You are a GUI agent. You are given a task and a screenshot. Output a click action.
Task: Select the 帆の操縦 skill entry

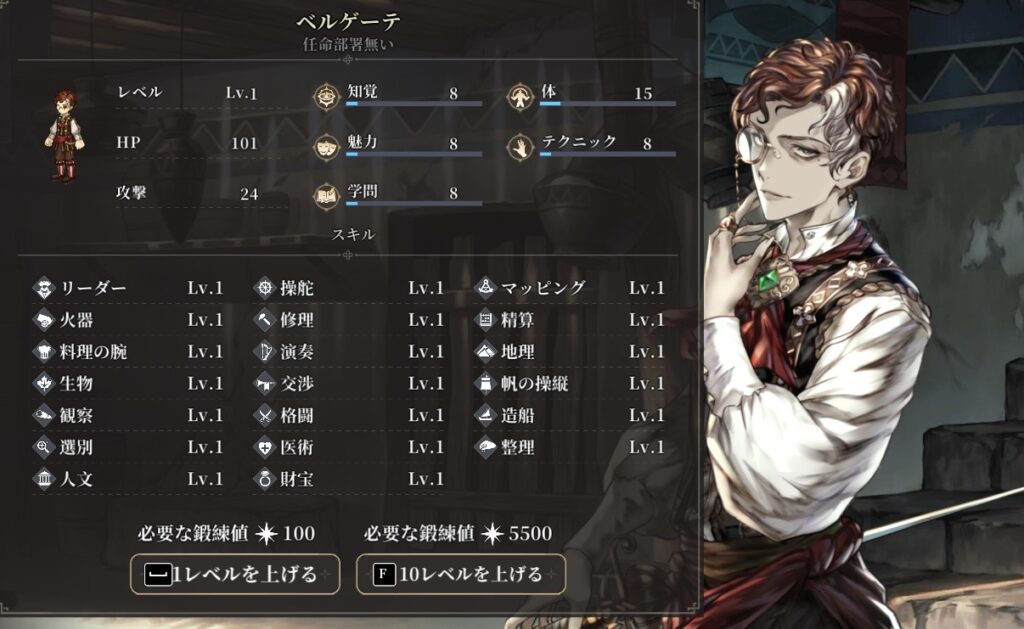[568, 384]
